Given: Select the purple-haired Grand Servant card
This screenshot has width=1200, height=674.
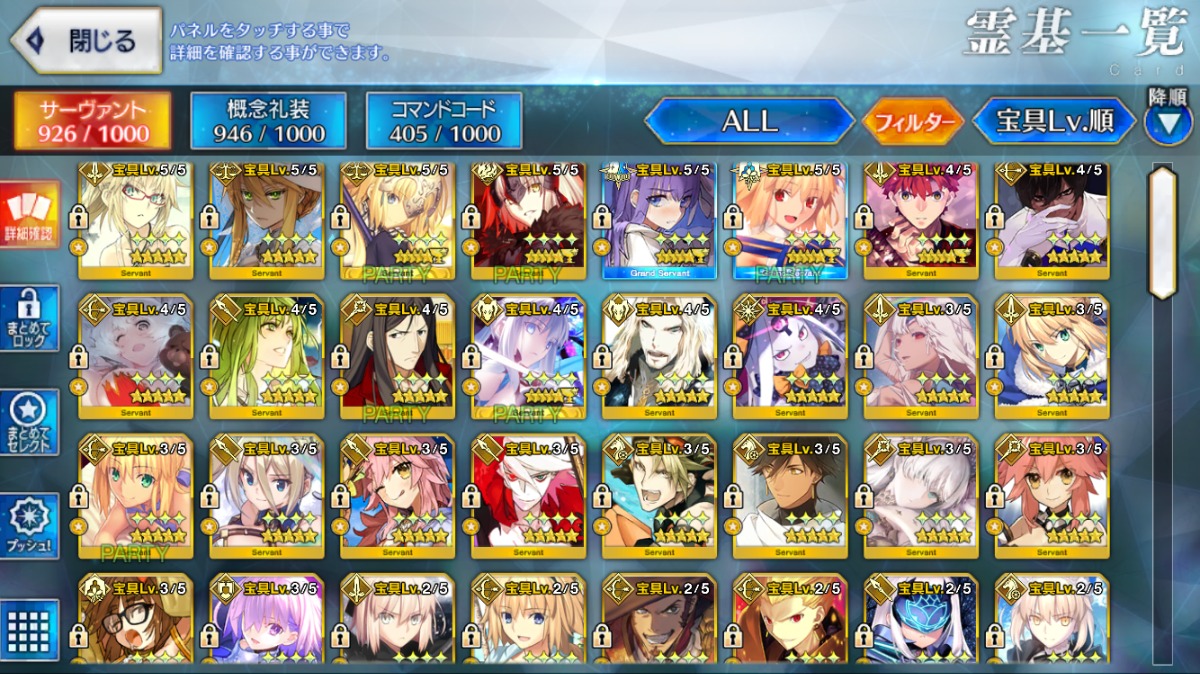Looking at the screenshot, I should pyautogui.click(x=659, y=220).
